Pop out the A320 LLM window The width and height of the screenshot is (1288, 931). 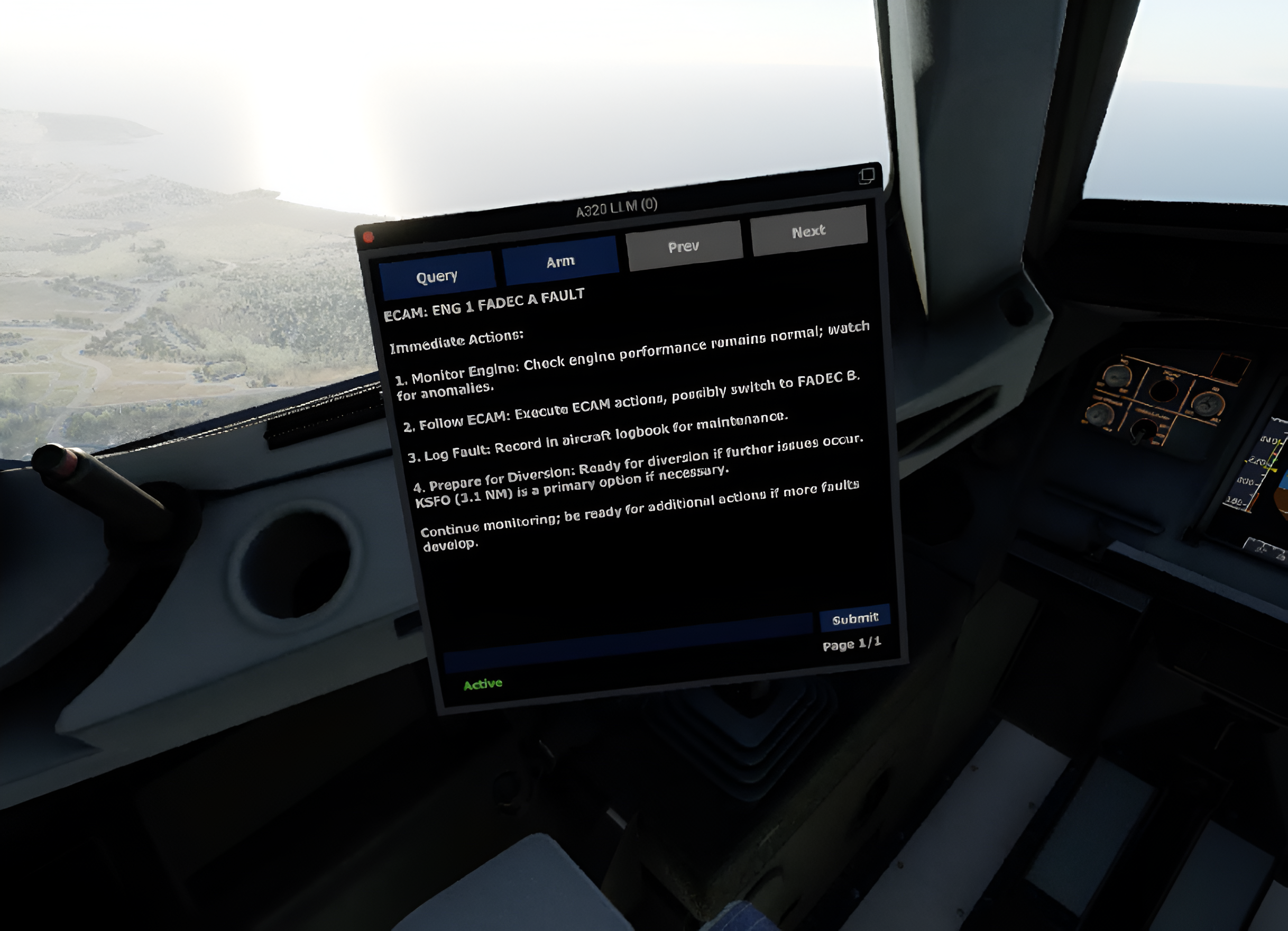click(867, 176)
